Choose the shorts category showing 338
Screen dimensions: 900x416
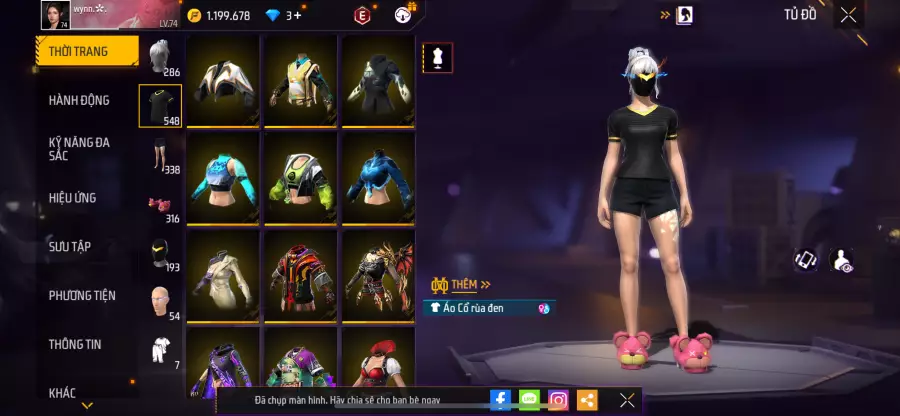point(160,155)
